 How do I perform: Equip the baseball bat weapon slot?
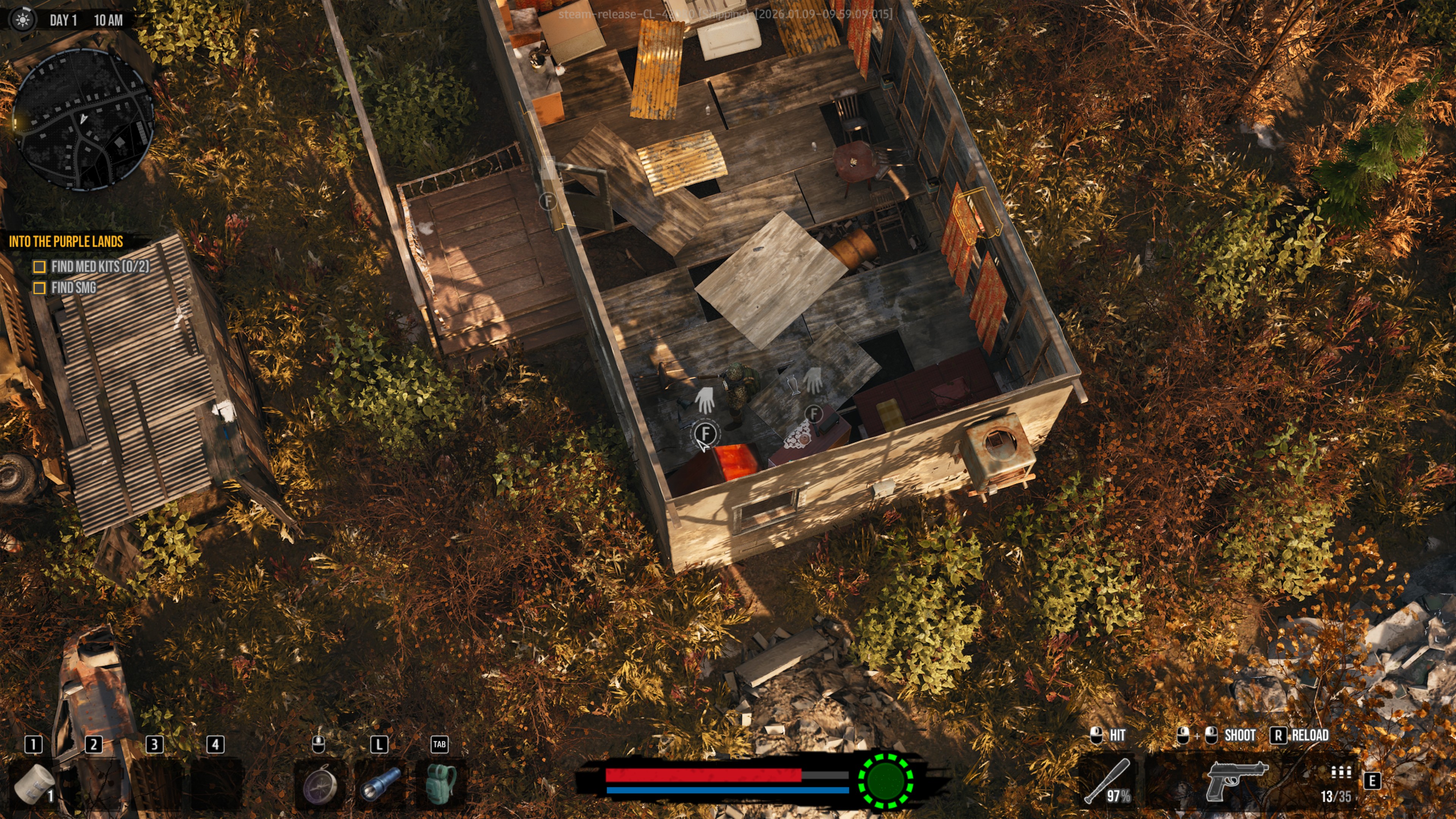[x=1108, y=781]
